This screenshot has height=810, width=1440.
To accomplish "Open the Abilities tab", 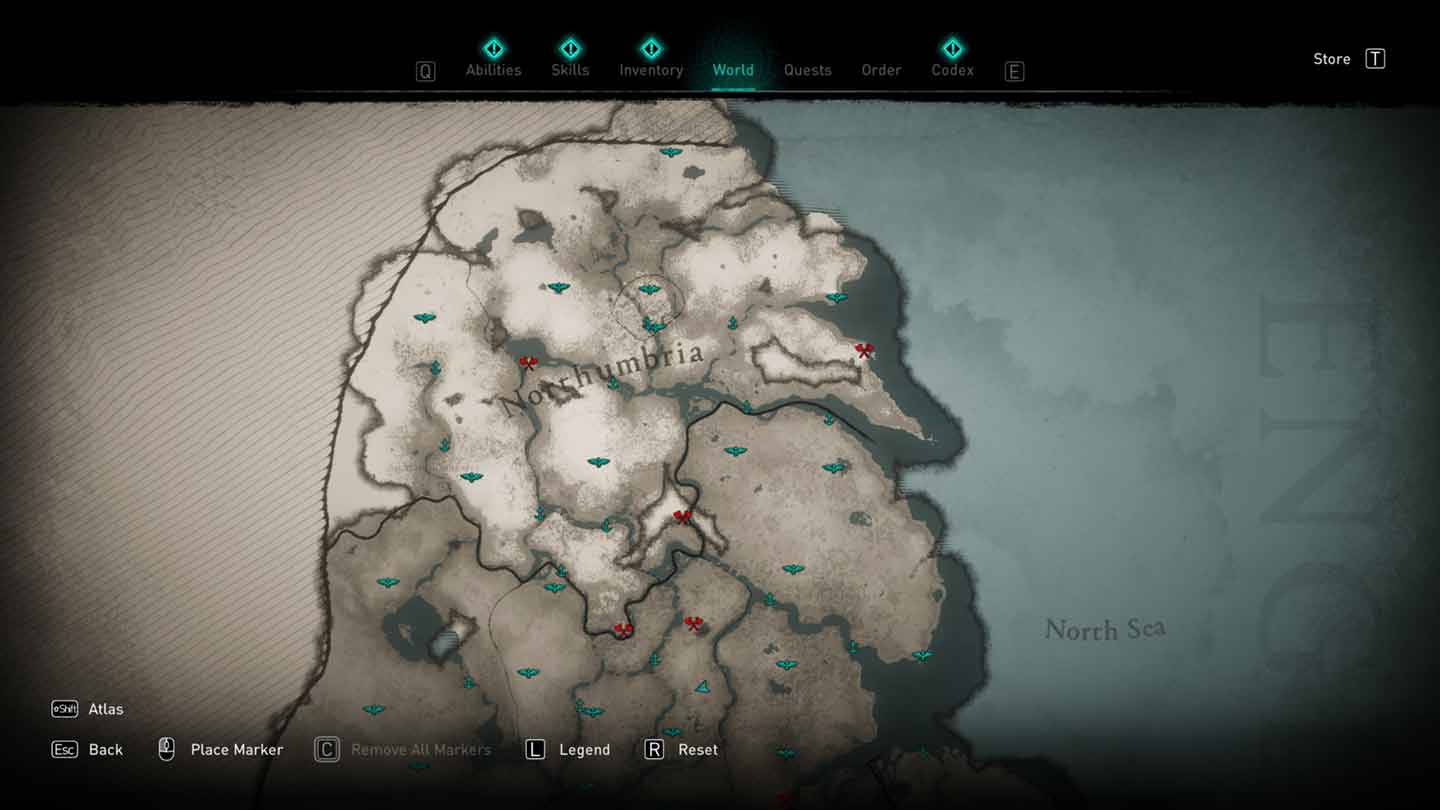I will tap(493, 70).
